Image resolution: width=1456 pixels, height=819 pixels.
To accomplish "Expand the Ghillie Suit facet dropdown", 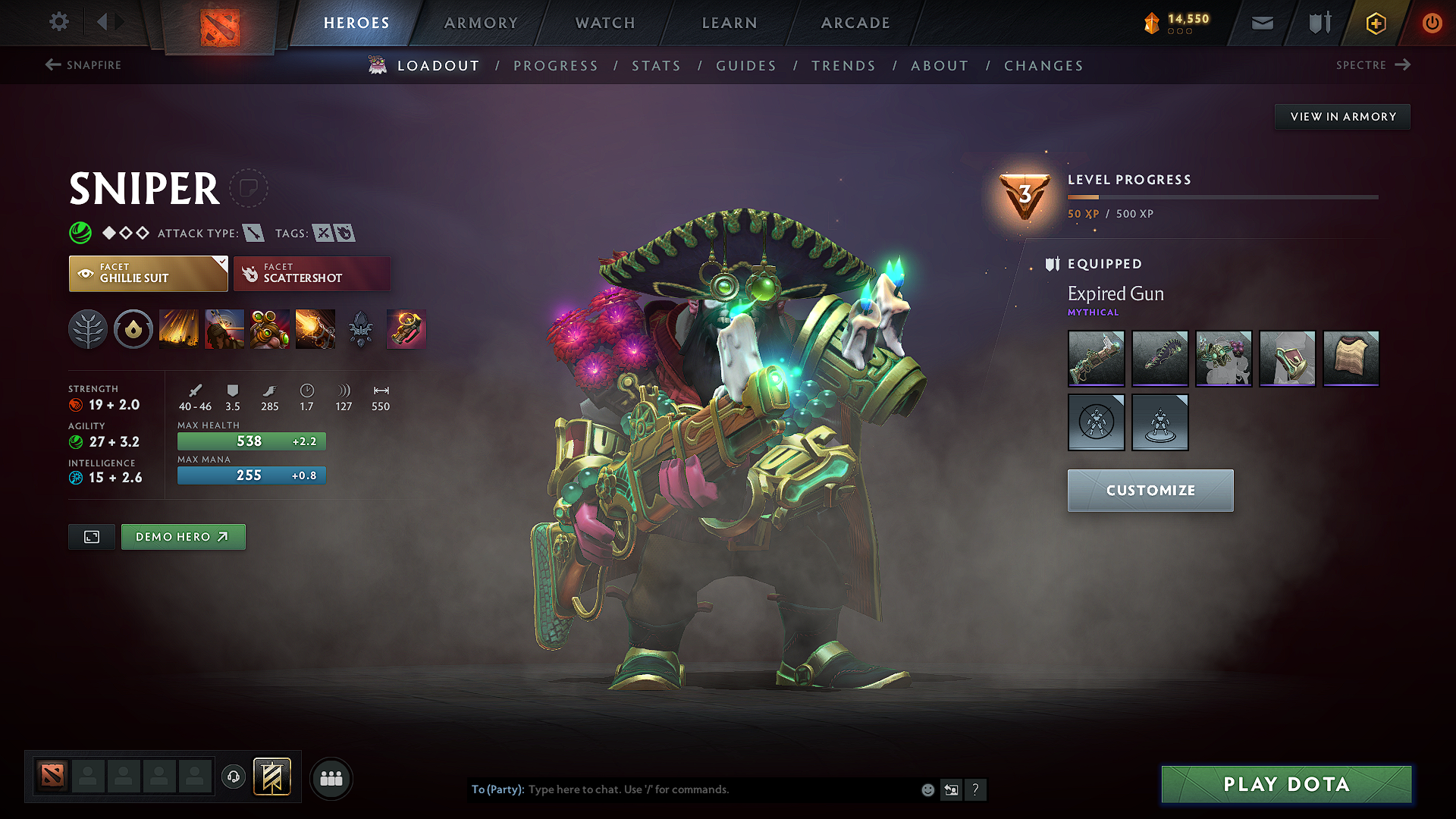I will coord(221,264).
